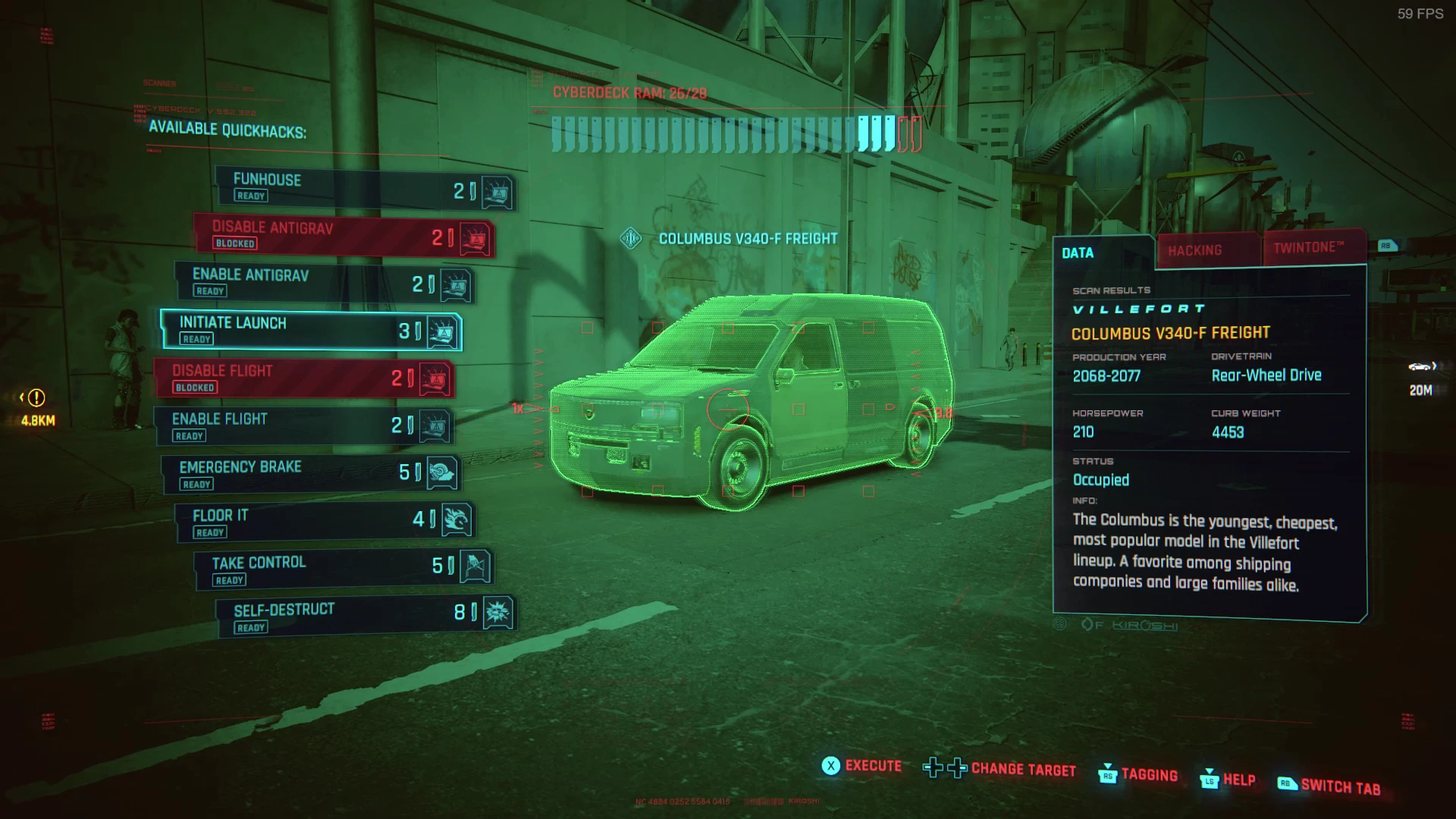Use the Emergency Brake quickhack
The width and height of the screenshot is (1456, 819).
pyautogui.click(x=311, y=475)
